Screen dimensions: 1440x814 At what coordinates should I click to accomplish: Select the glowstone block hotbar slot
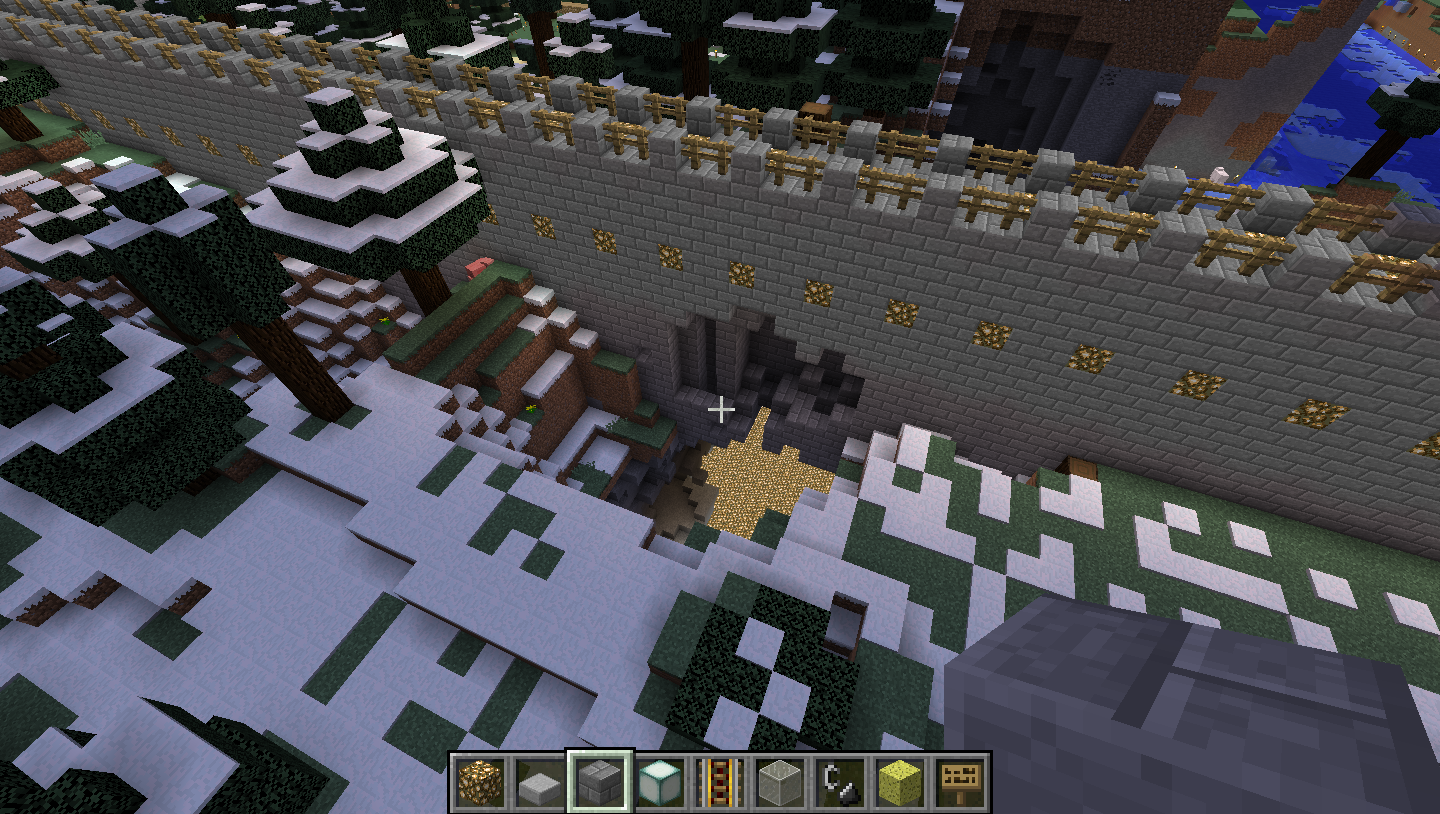click(x=479, y=781)
